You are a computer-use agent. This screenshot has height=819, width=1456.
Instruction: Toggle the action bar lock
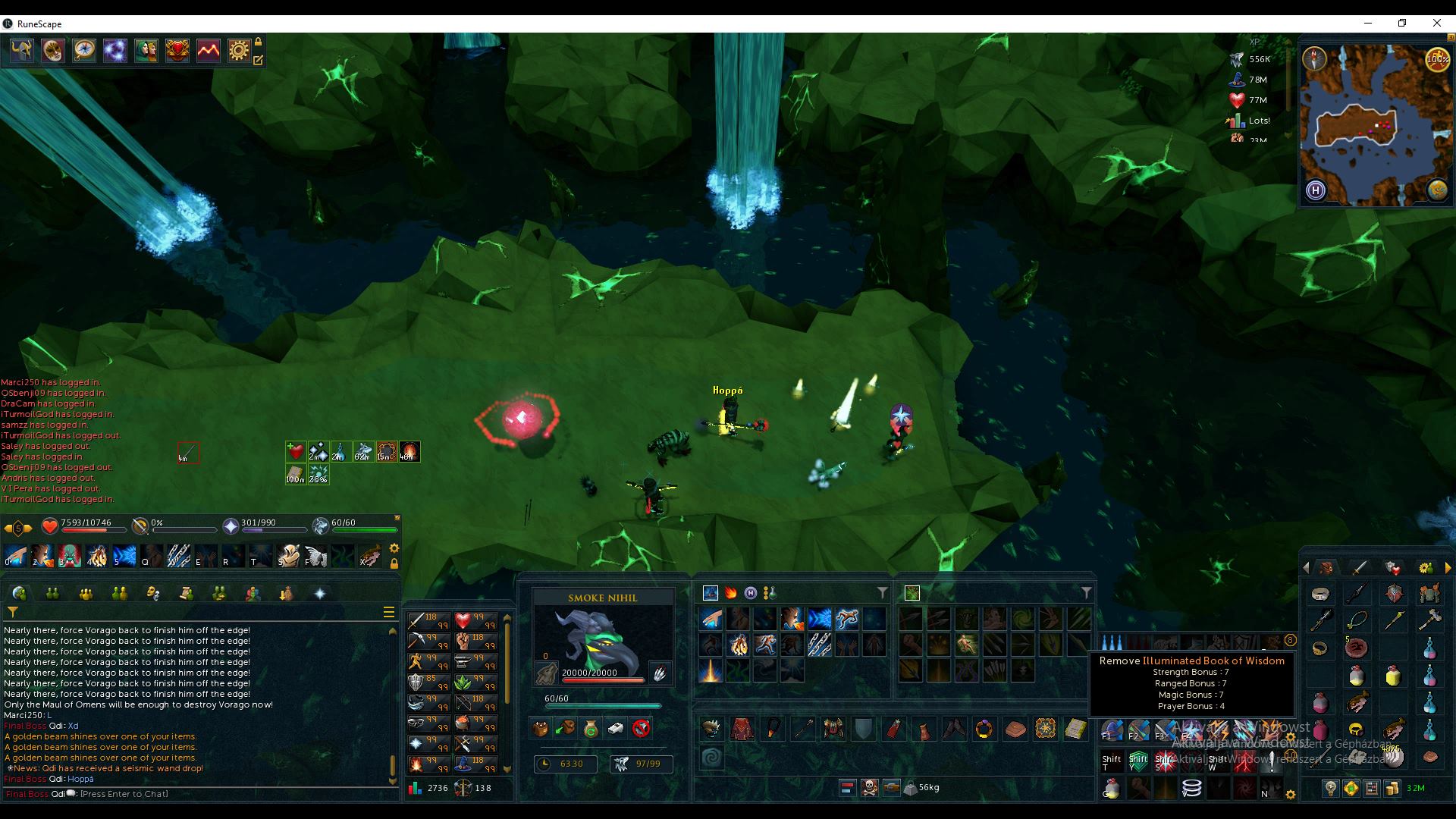(x=394, y=563)
